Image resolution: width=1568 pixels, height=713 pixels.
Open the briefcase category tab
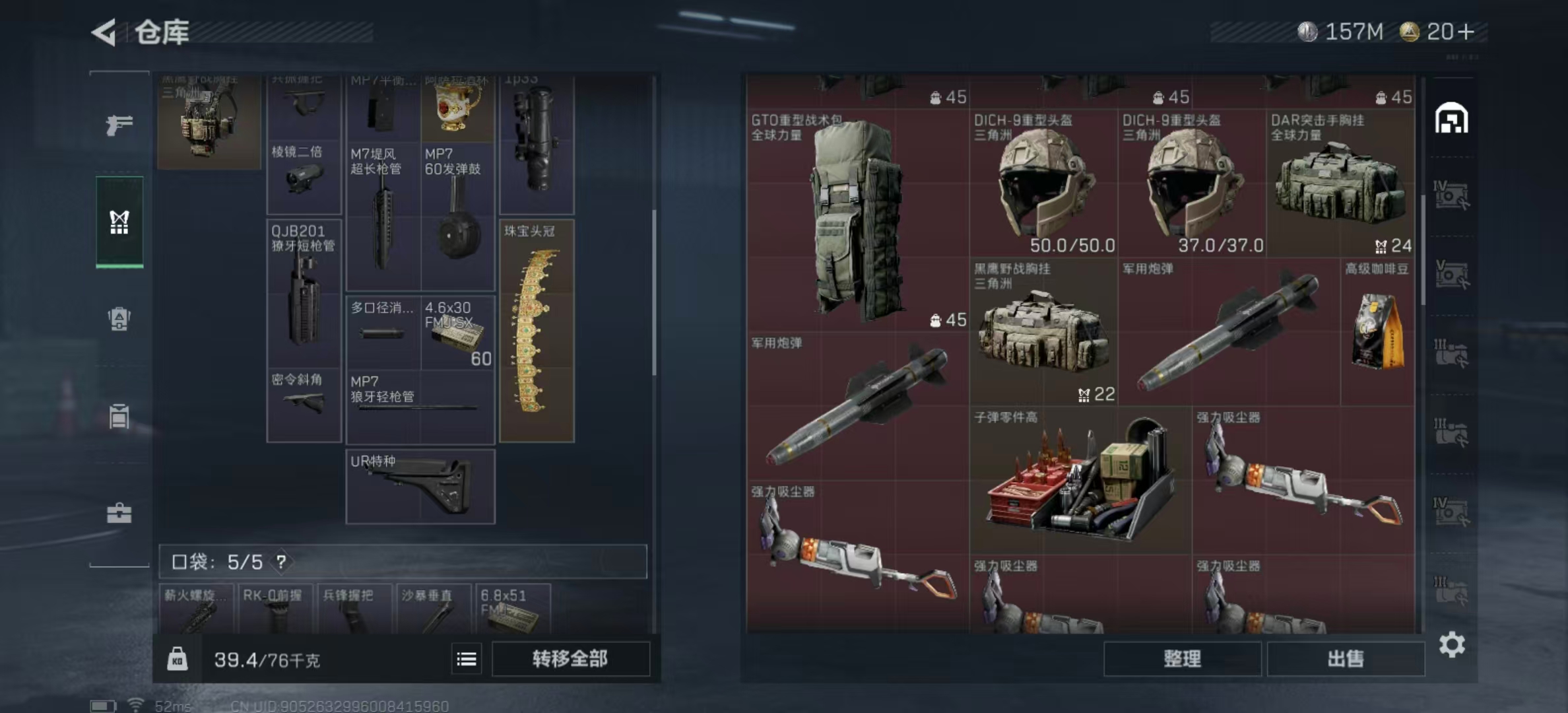[119, 513]
